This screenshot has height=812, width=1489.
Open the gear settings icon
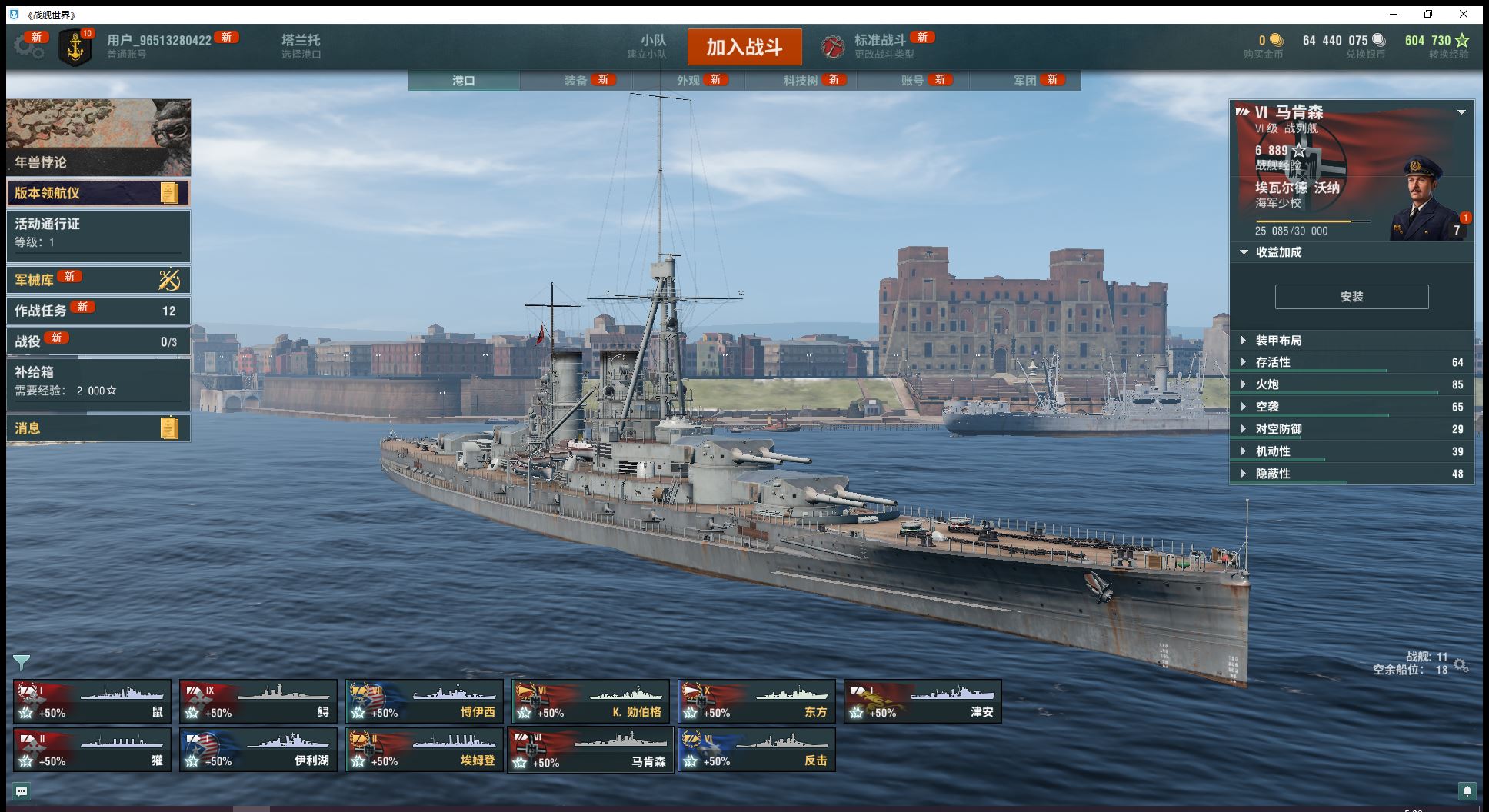coord(28,47)
